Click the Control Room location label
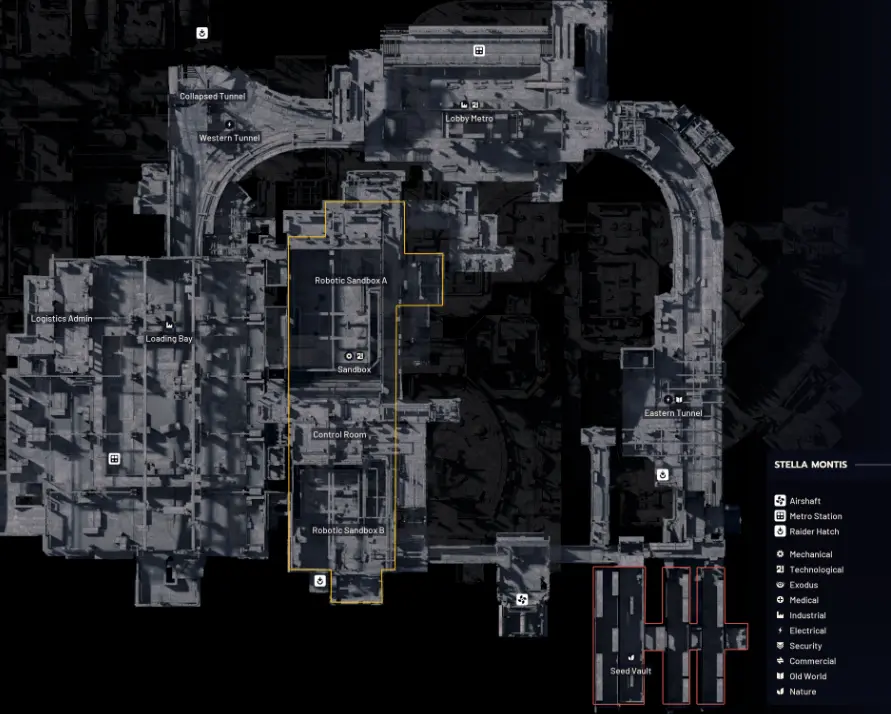891x714 pixels. coord(339,435)
